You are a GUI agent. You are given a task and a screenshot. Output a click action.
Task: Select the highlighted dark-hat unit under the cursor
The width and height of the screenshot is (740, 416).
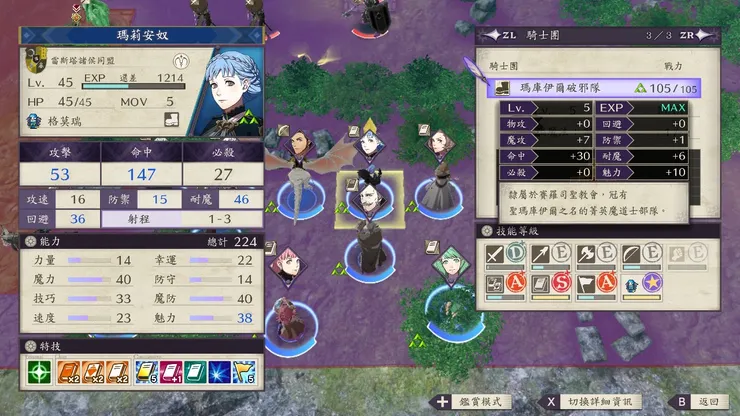(x=368, y=194)
